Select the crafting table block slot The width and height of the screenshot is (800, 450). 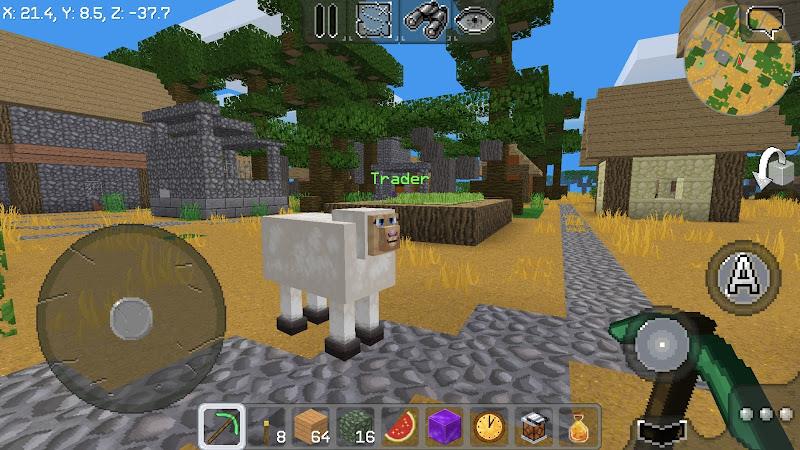(x=531, y=426)
